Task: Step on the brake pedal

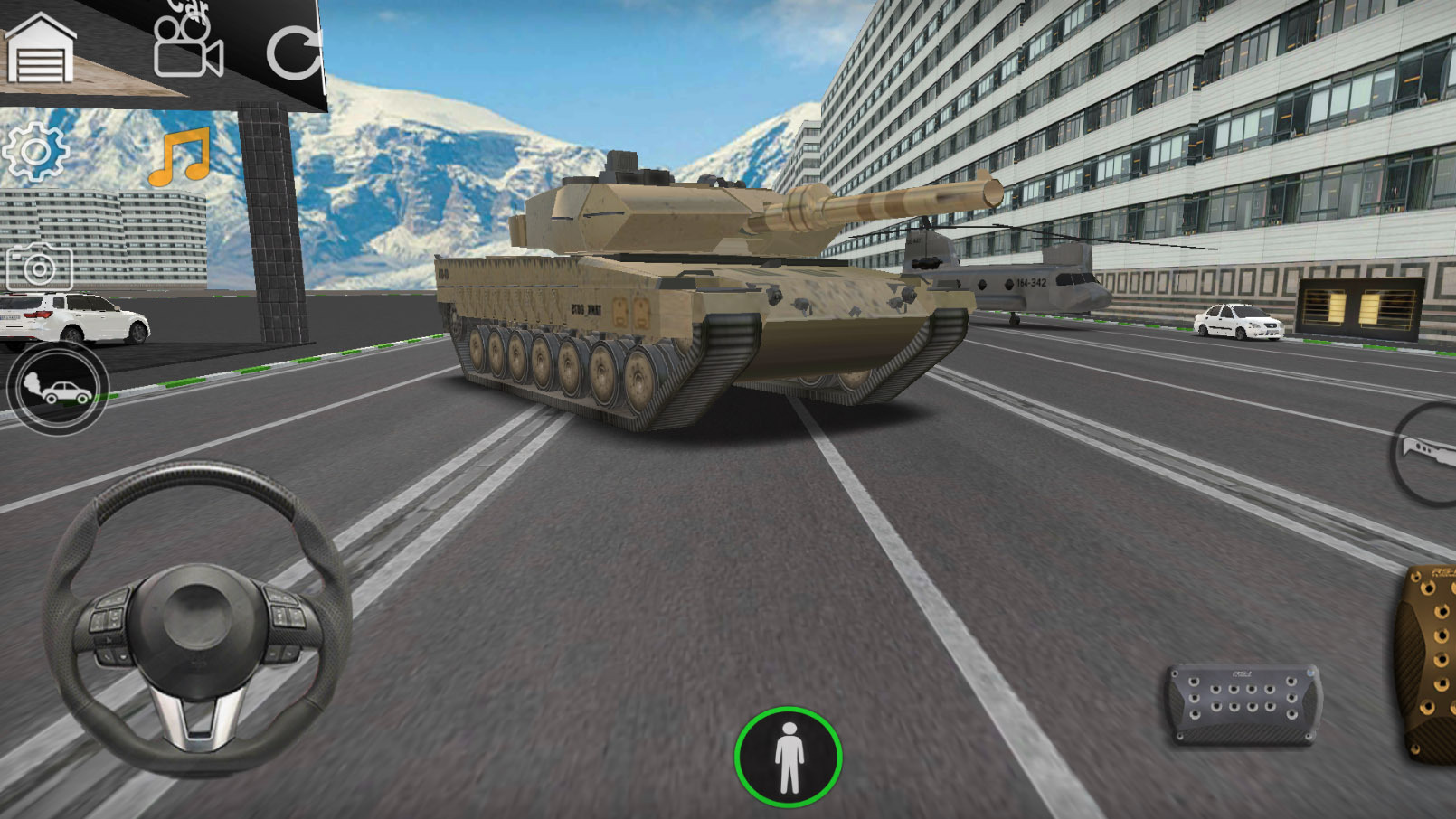Action: [1244, 703]
